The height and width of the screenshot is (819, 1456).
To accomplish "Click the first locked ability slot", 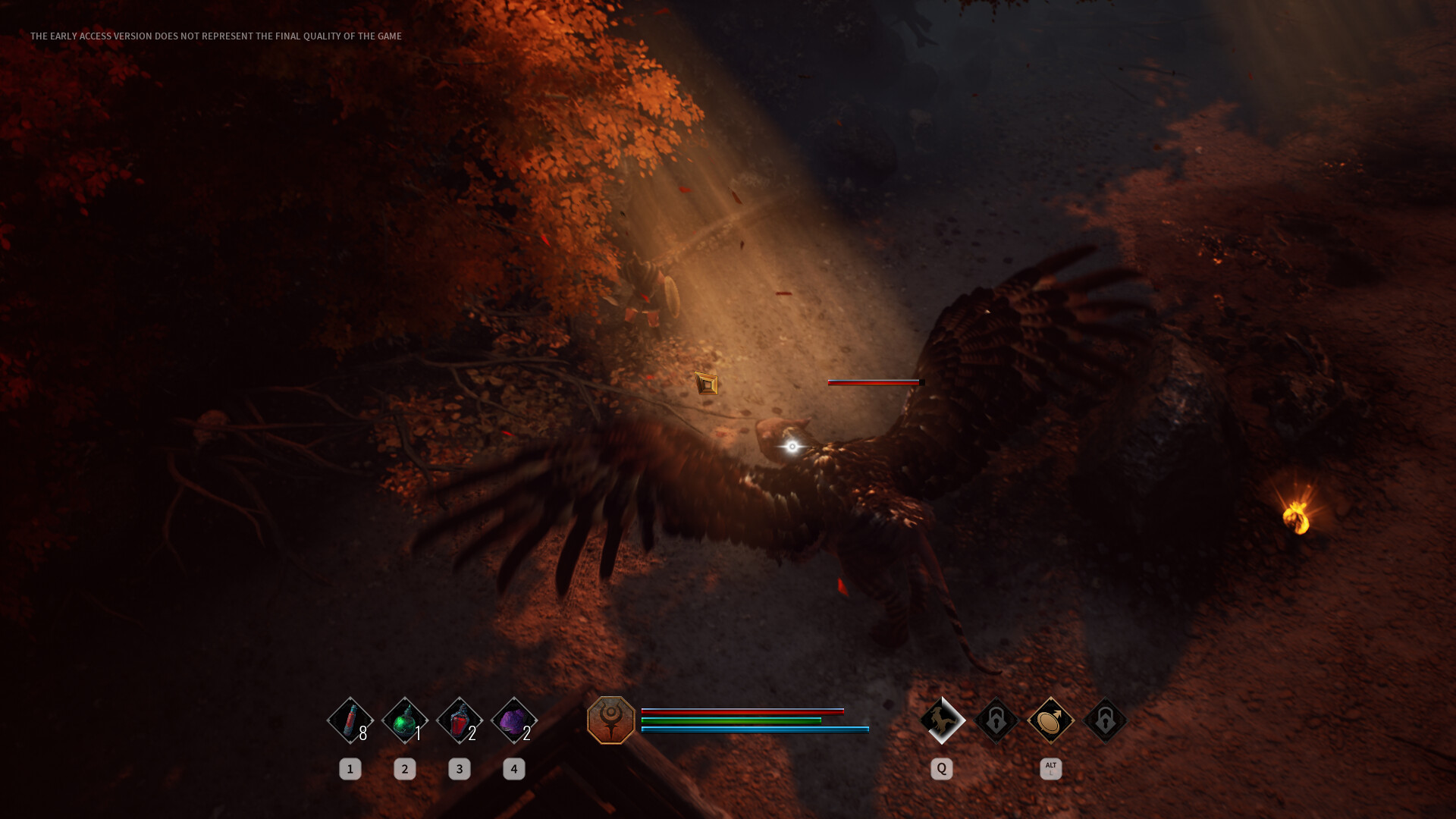I will 996,720.
